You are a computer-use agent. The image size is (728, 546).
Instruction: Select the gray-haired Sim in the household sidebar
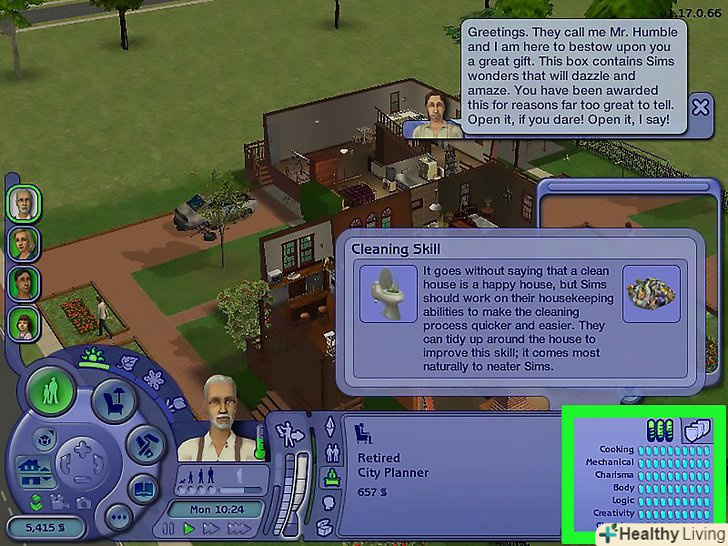[x=23, y=203]
